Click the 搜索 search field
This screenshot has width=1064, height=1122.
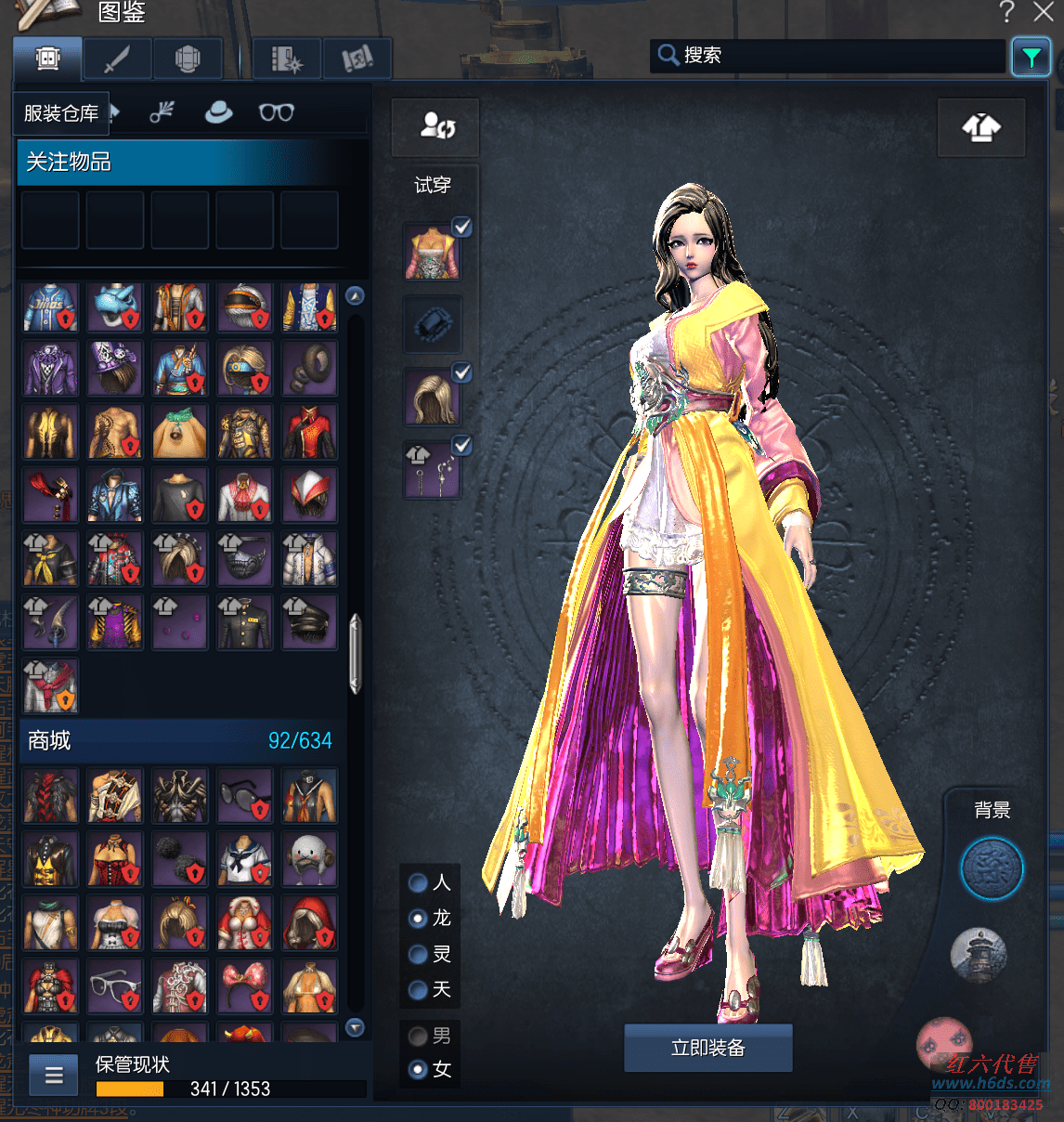[x=826, y=56]
